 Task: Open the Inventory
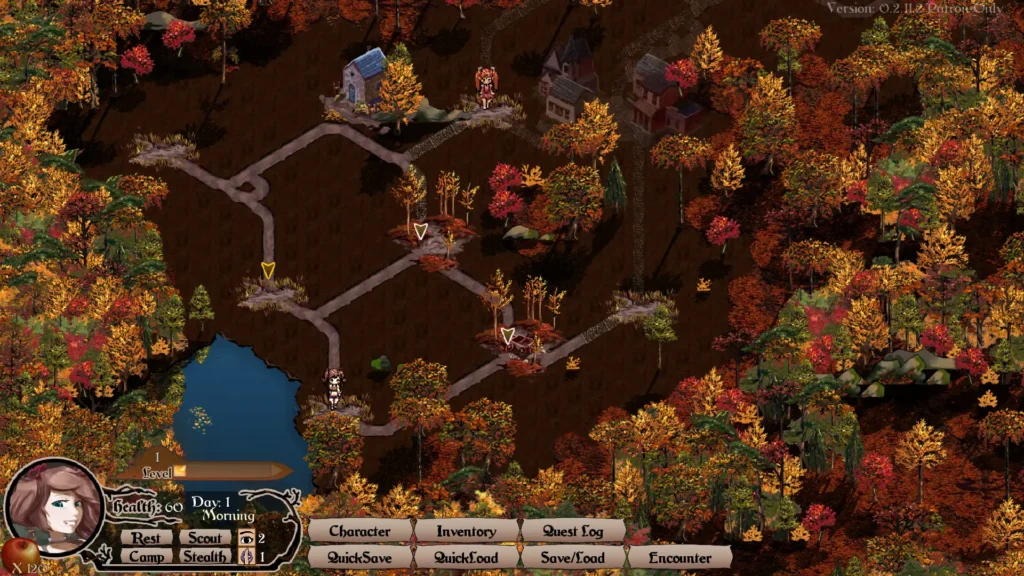466,531
